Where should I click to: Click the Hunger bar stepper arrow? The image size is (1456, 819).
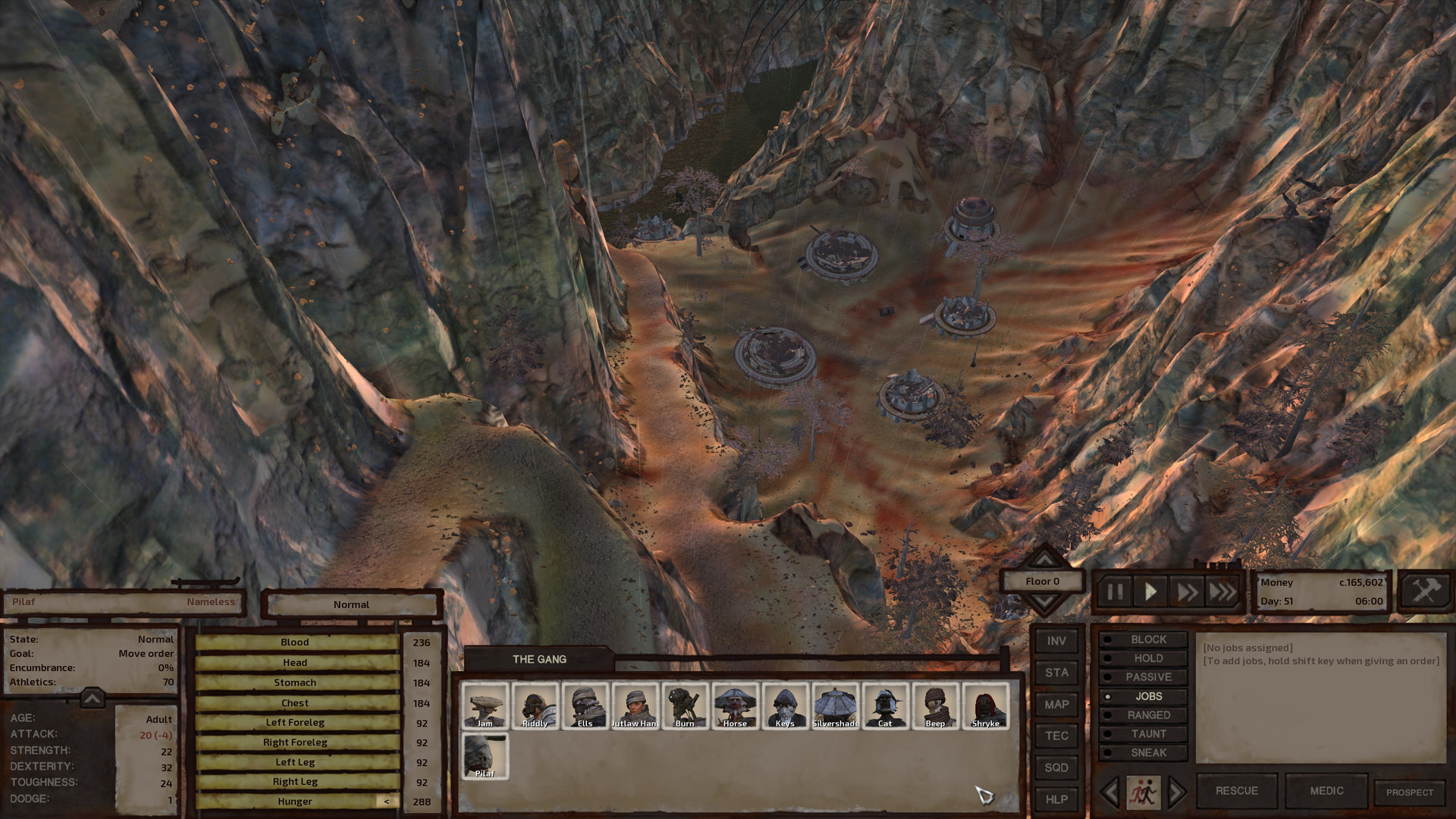pos(388,801)
